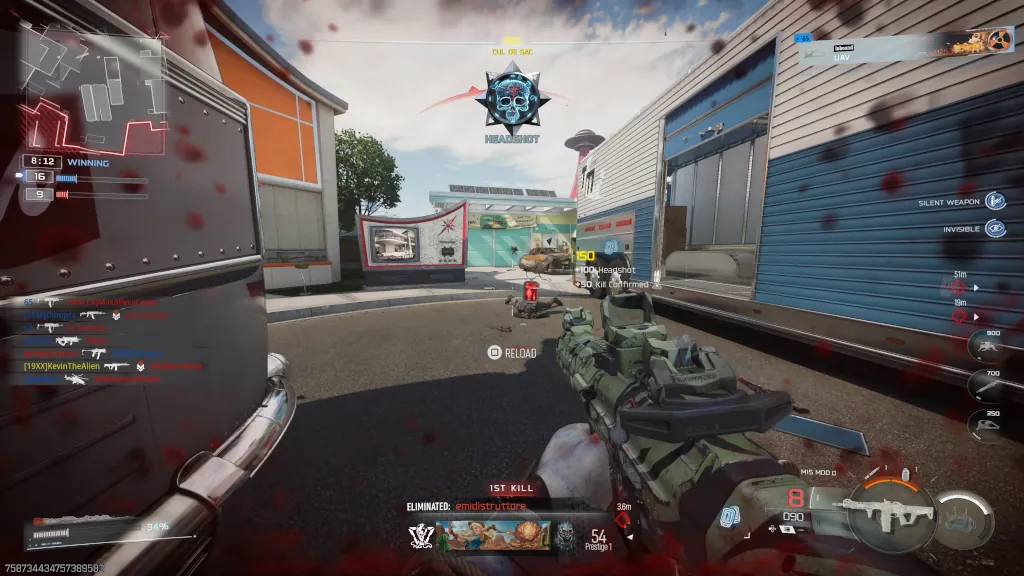The height and width of the screenshot is (576, 1024).
Task: Select the Invisible perk icon
Action: (x=995, y=228)
